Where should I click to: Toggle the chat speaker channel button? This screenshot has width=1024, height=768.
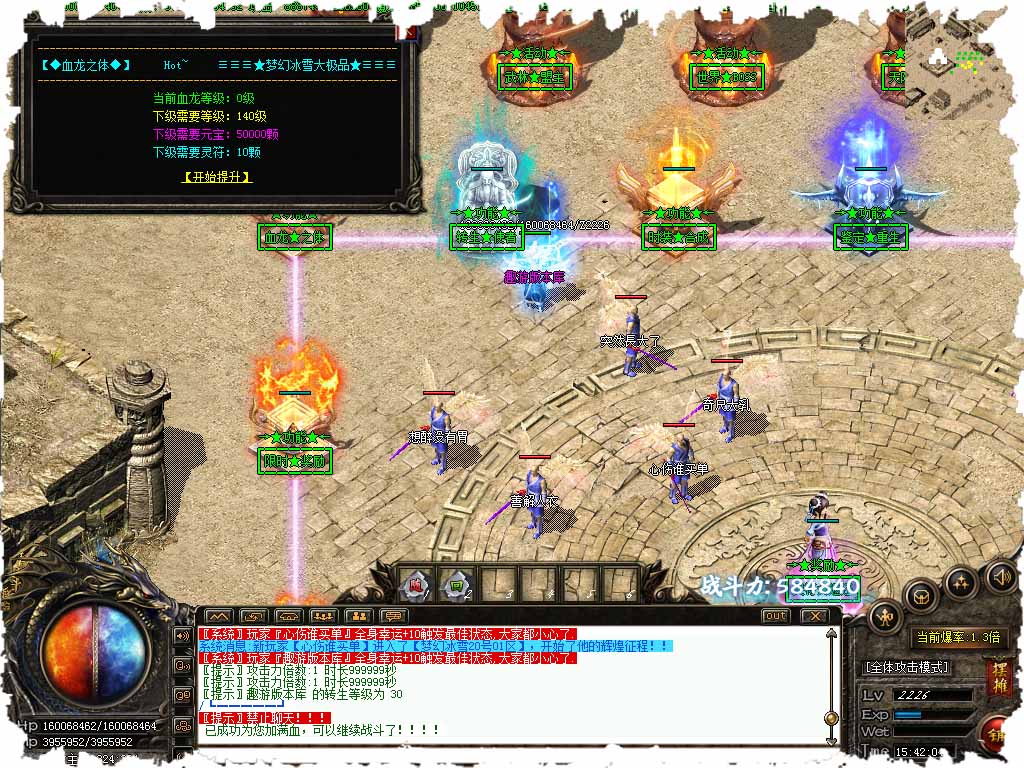click(x=182, y=635)
